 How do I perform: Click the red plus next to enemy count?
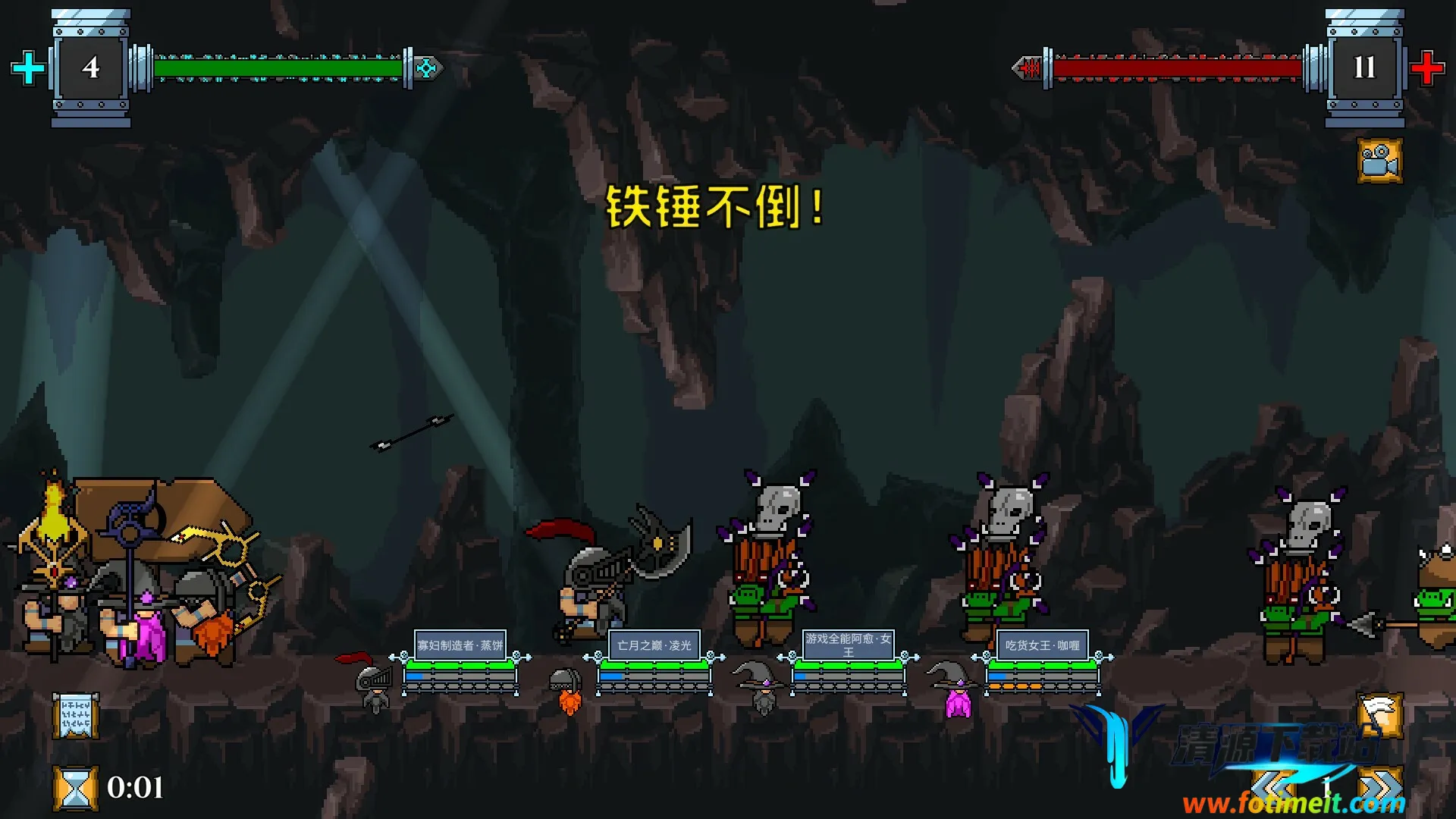pos(1426,68)
